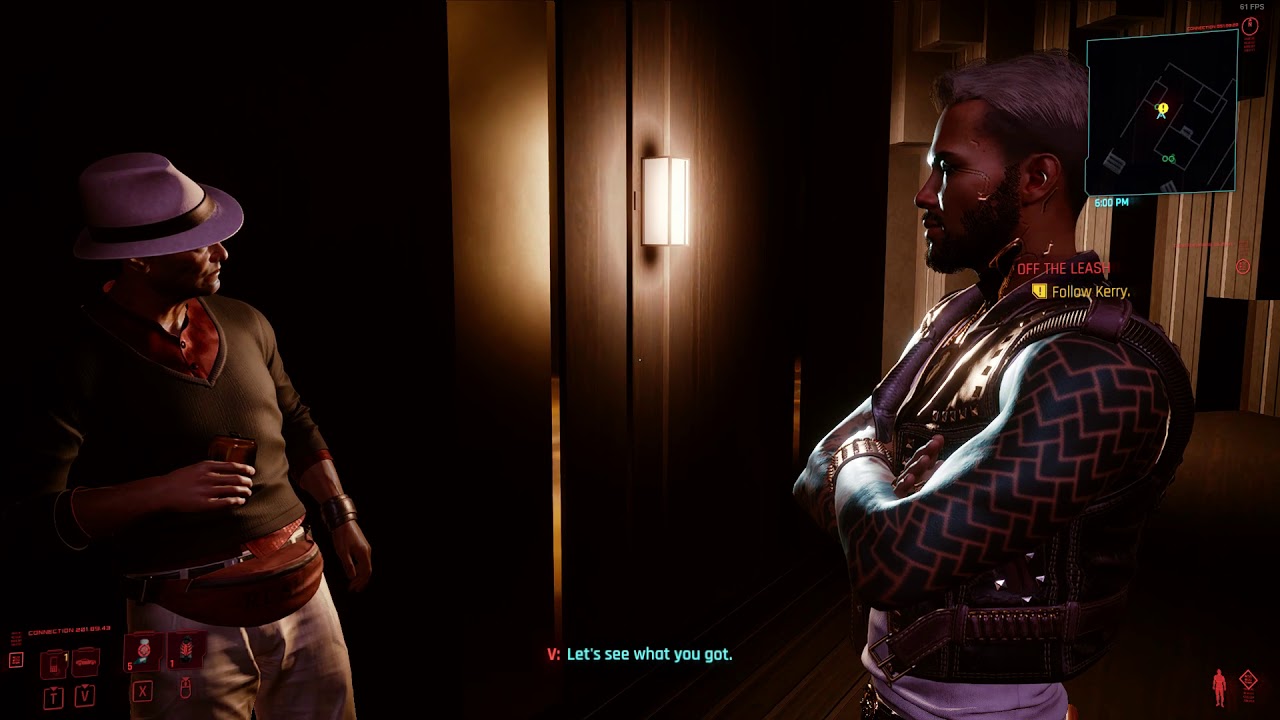Viewport: 1280px width, 720px height.
Task: Select the Follow Kerry objective
Action: [x=1090, y=292]
